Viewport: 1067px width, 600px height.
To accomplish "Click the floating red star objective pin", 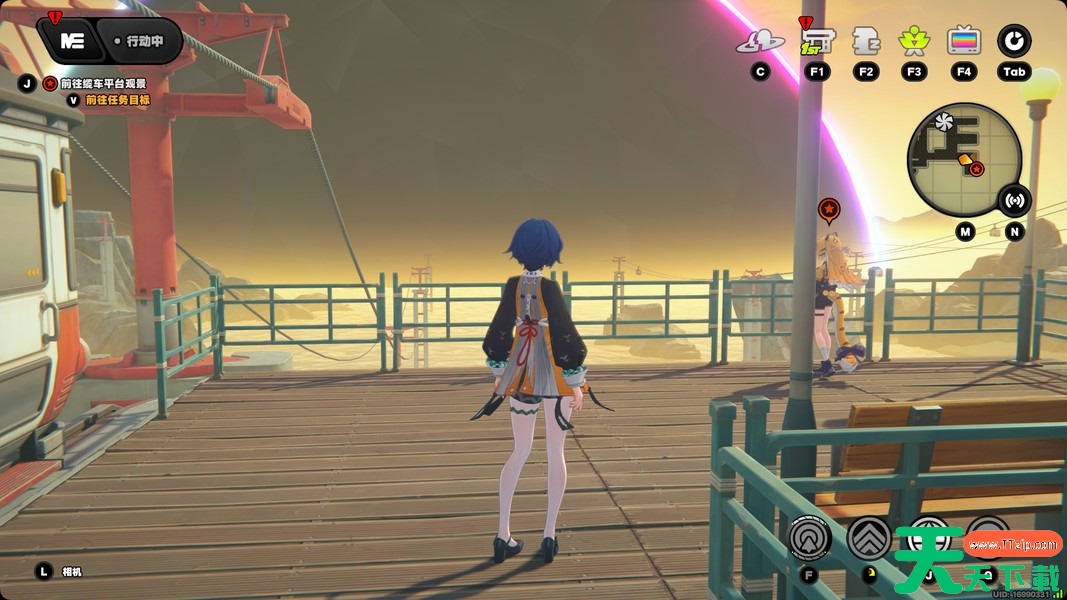I will click(829, 209).
